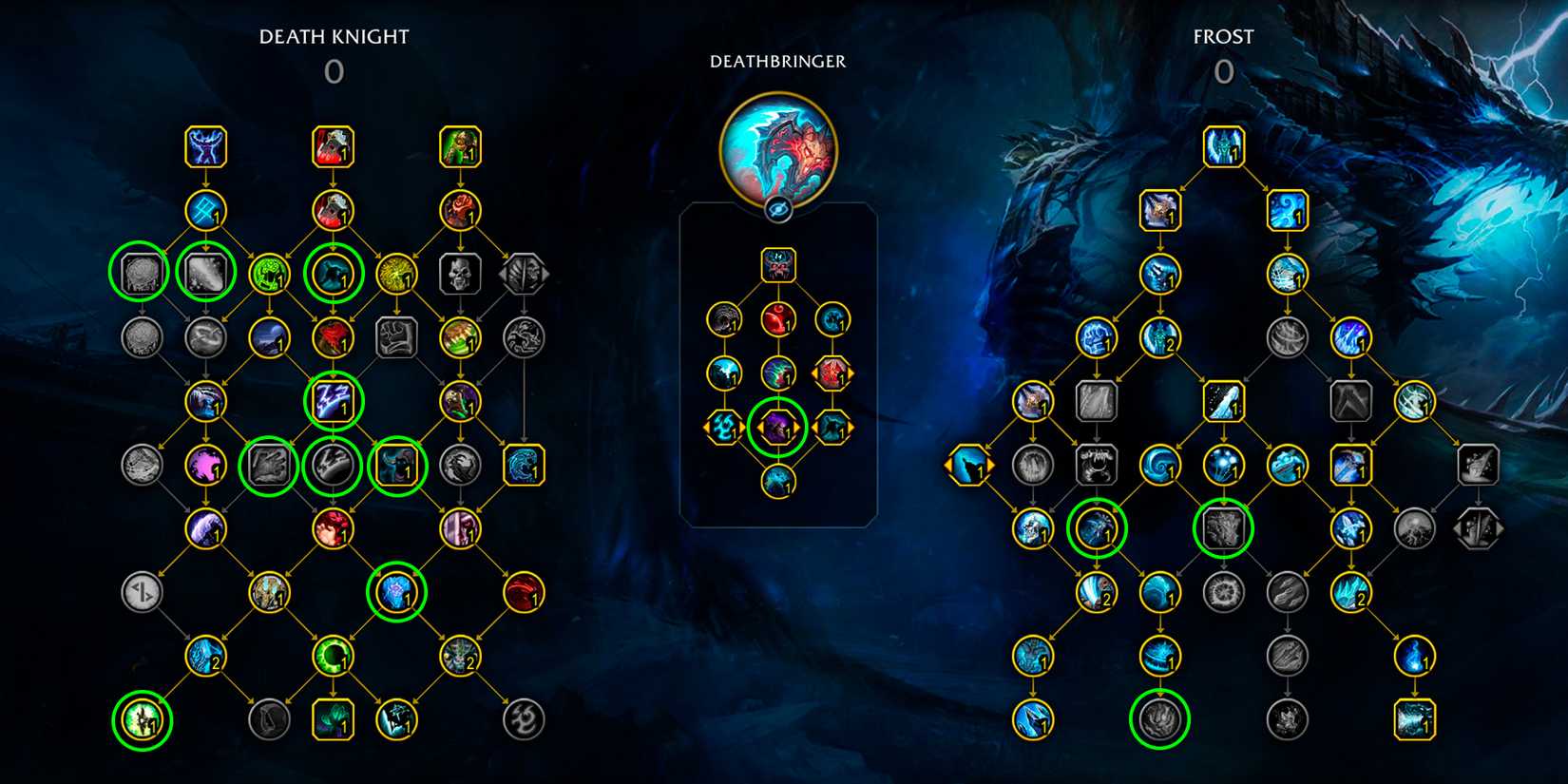Toggle the octagonal choice talent on Frost tree's left edge

point(971,466)
